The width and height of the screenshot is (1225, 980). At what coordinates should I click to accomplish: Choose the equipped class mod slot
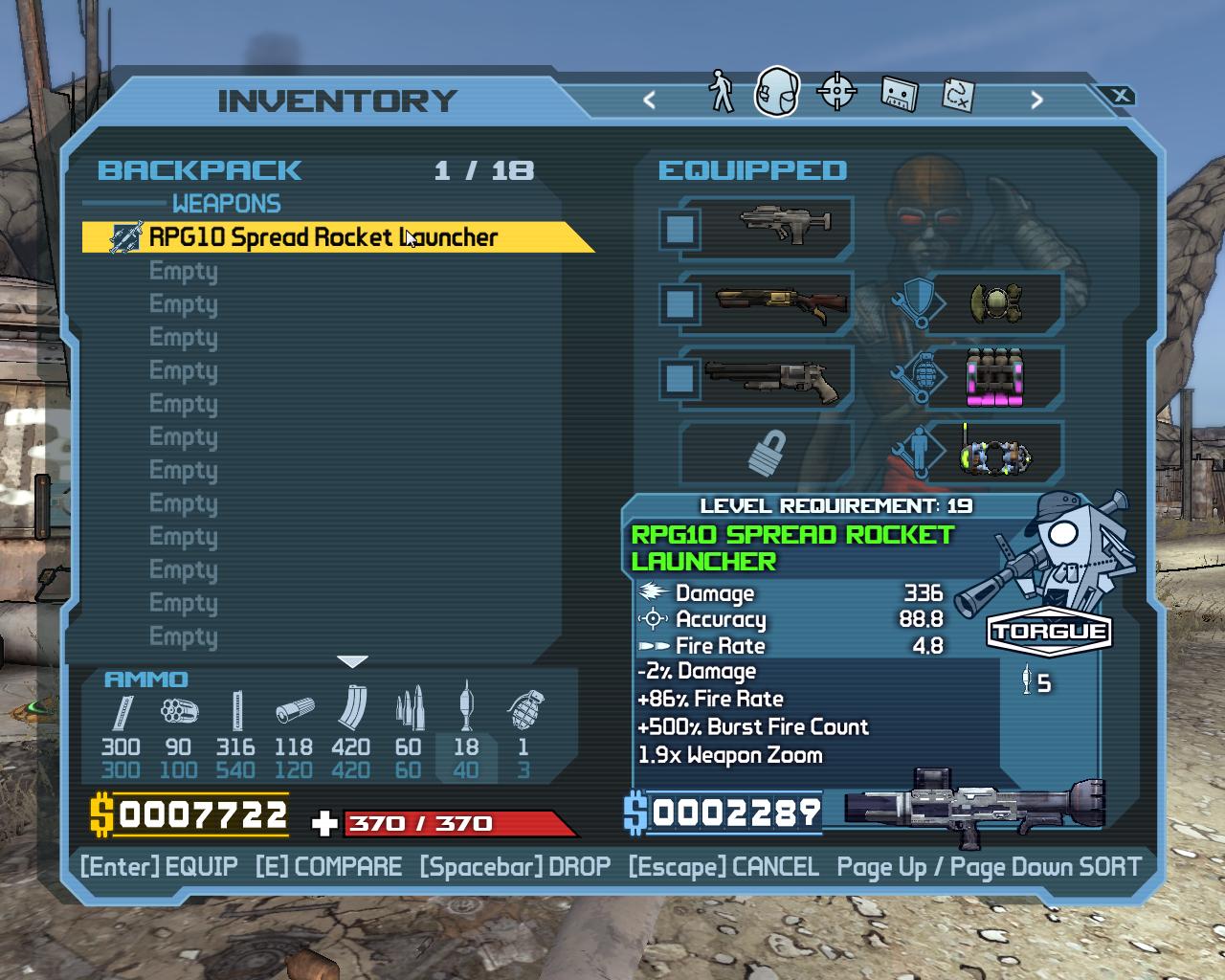click(x=995, y=453)
